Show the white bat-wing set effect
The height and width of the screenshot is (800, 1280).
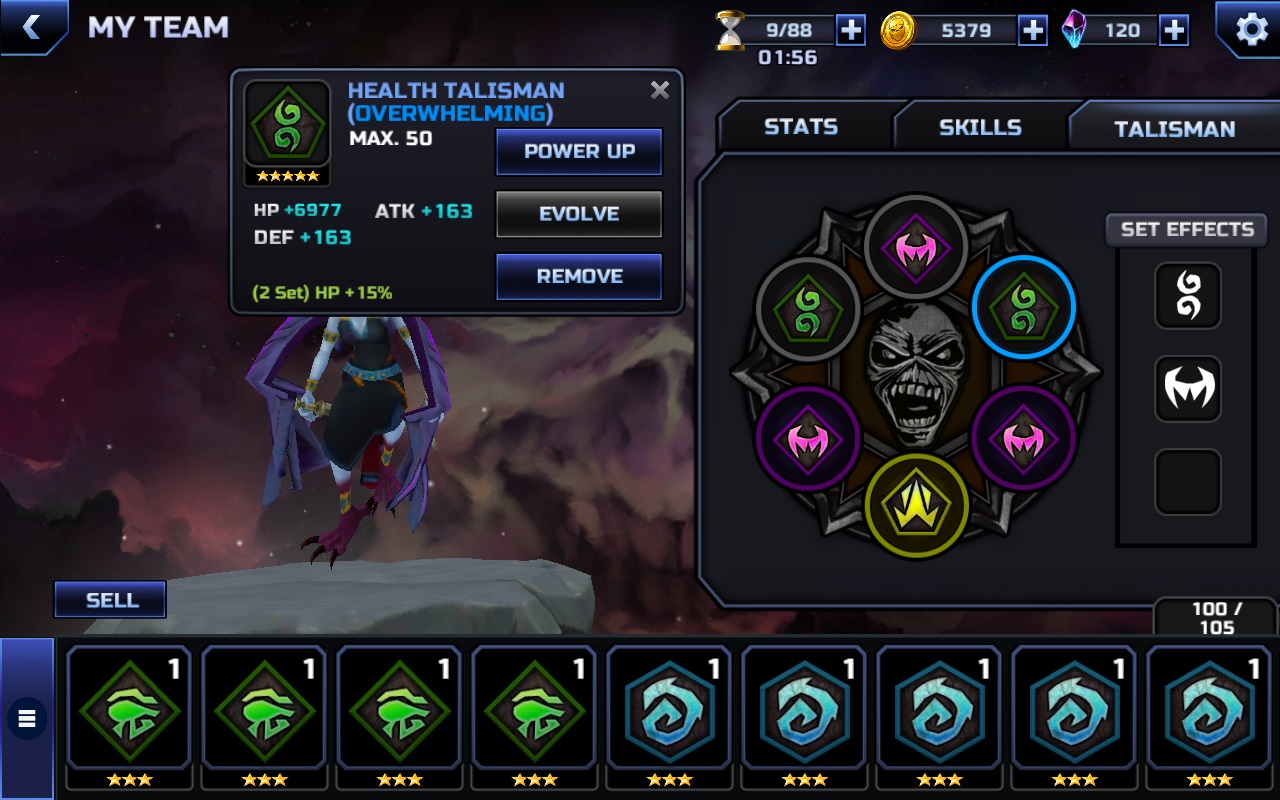click(1188, 388)
